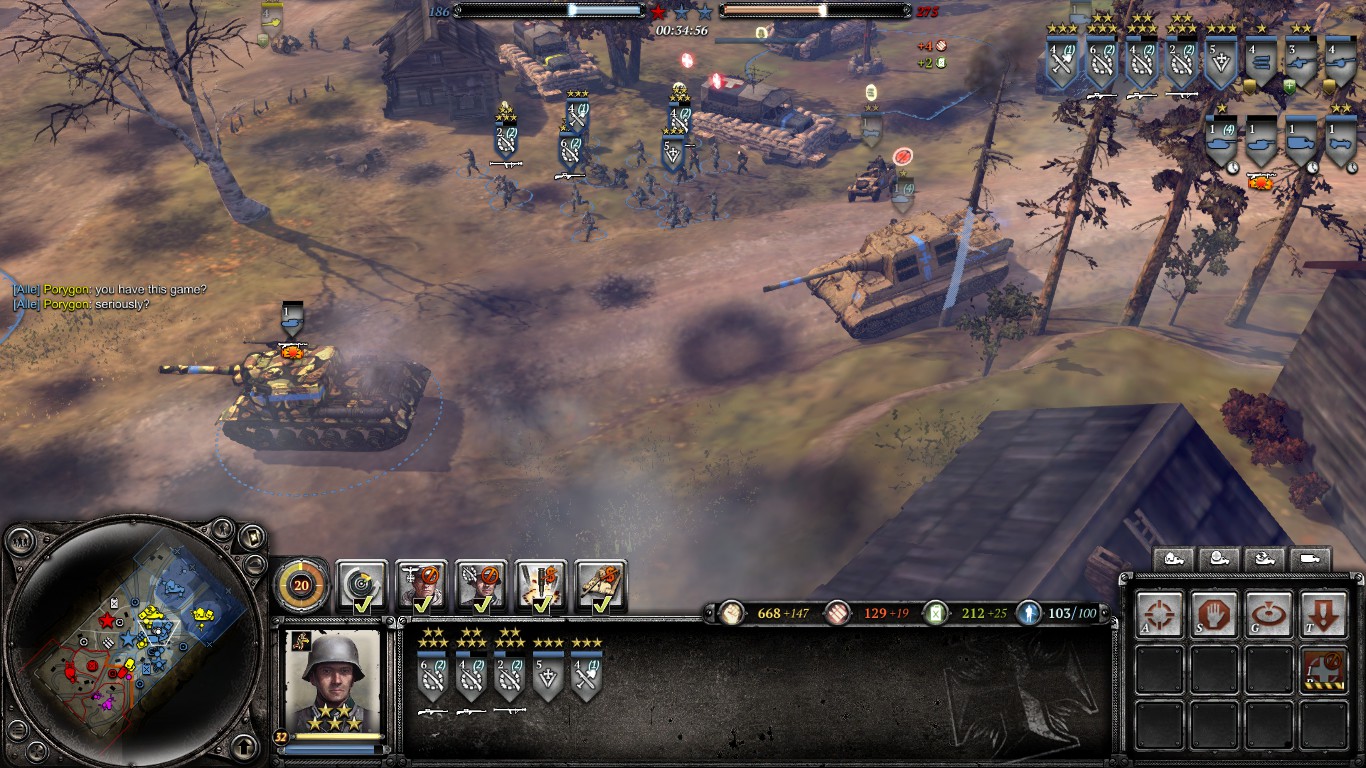The image size is (1366, 768).
Task: Select the attack ground target command
Action: (x=1268, y=614)
